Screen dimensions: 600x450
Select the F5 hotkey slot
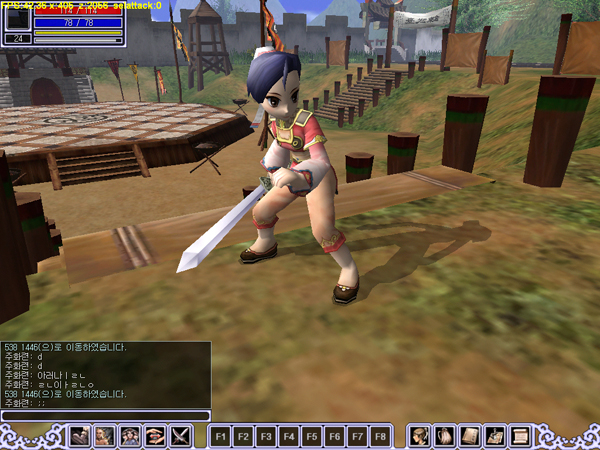[x=312, y=437]
